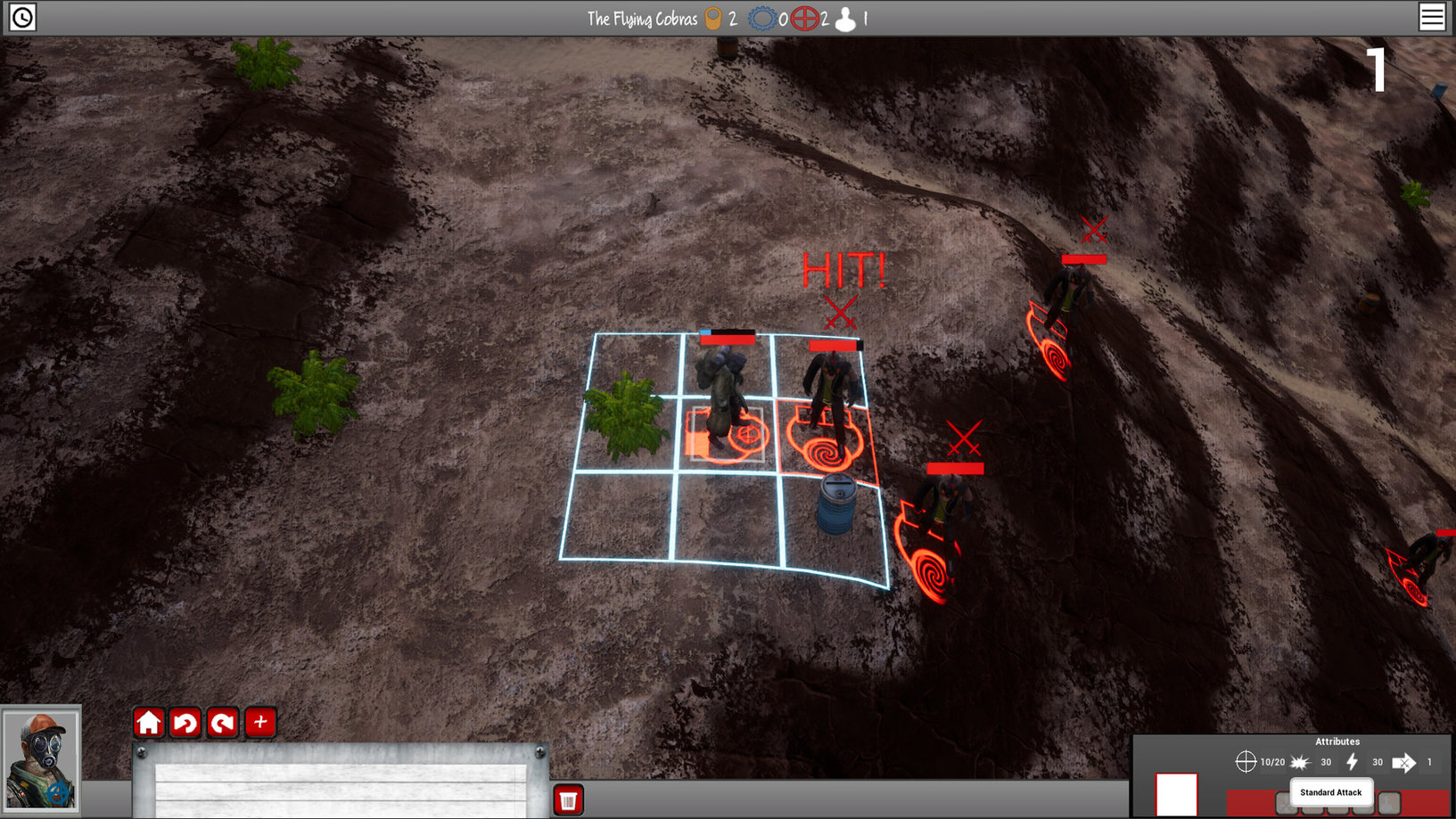Click the red trash can button
This screenshot has height=819, width=1456.
568,799
